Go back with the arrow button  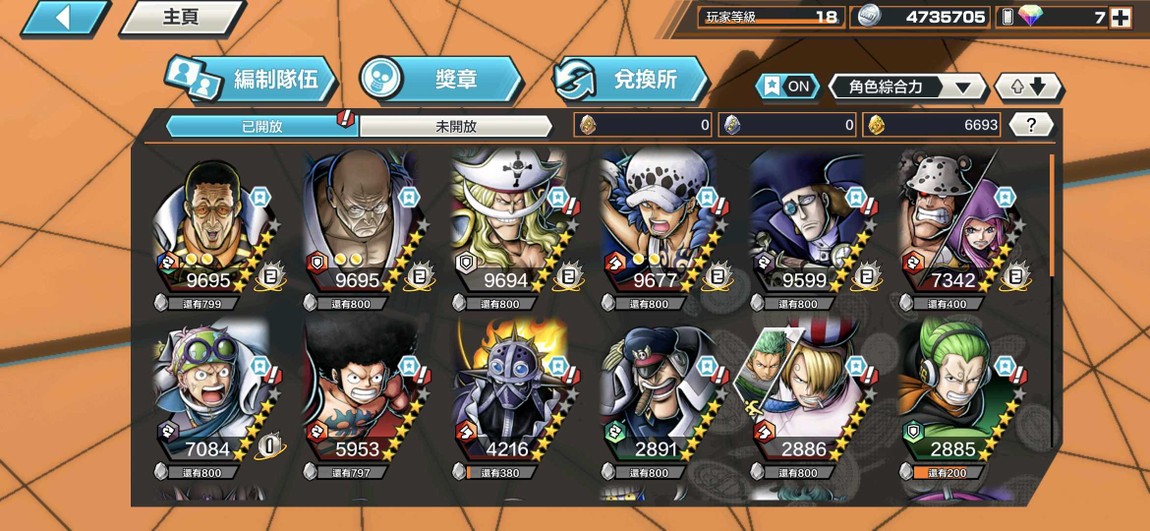click(63, 18)
